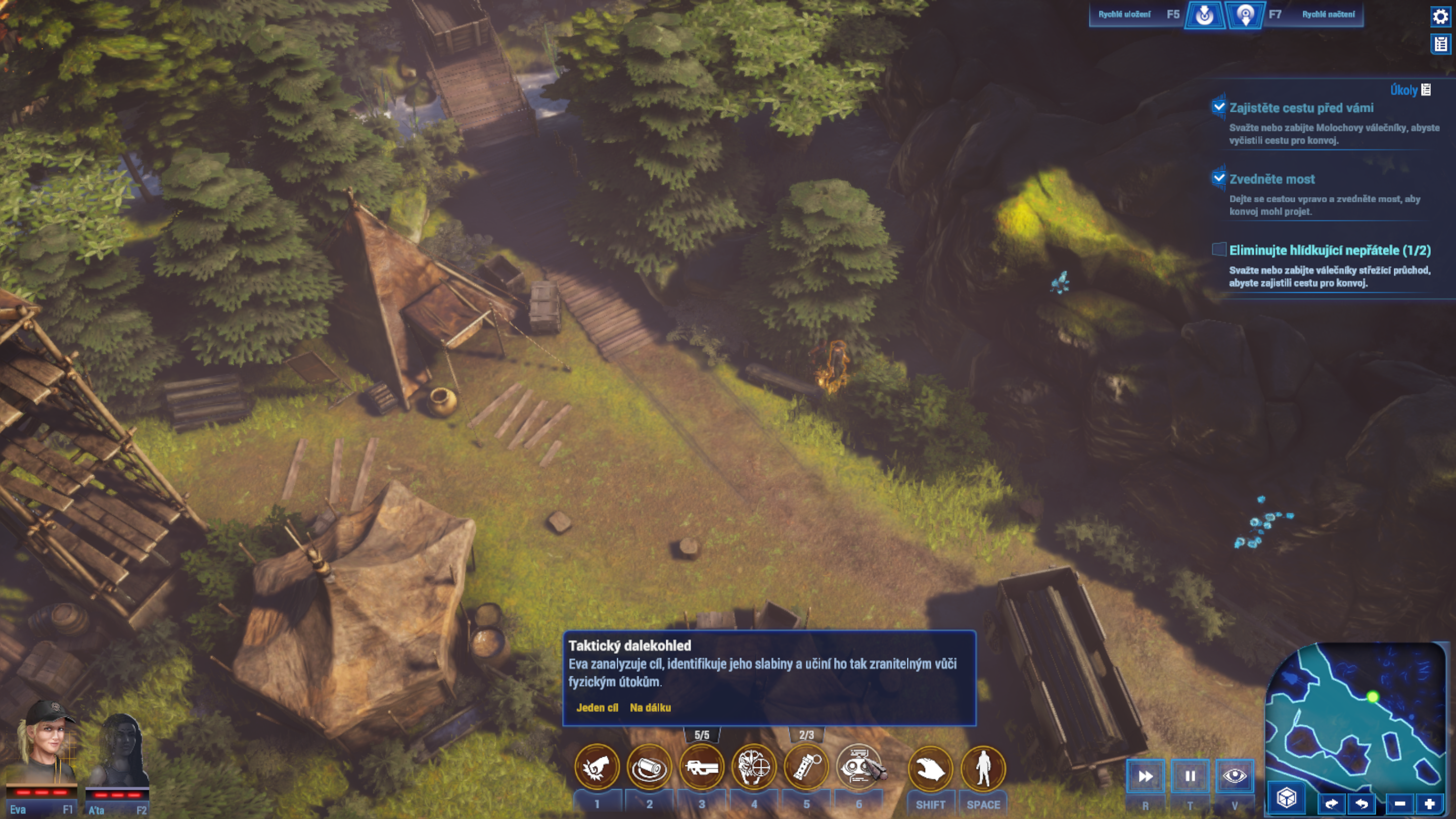Toggle the eye vision button

1235,776
